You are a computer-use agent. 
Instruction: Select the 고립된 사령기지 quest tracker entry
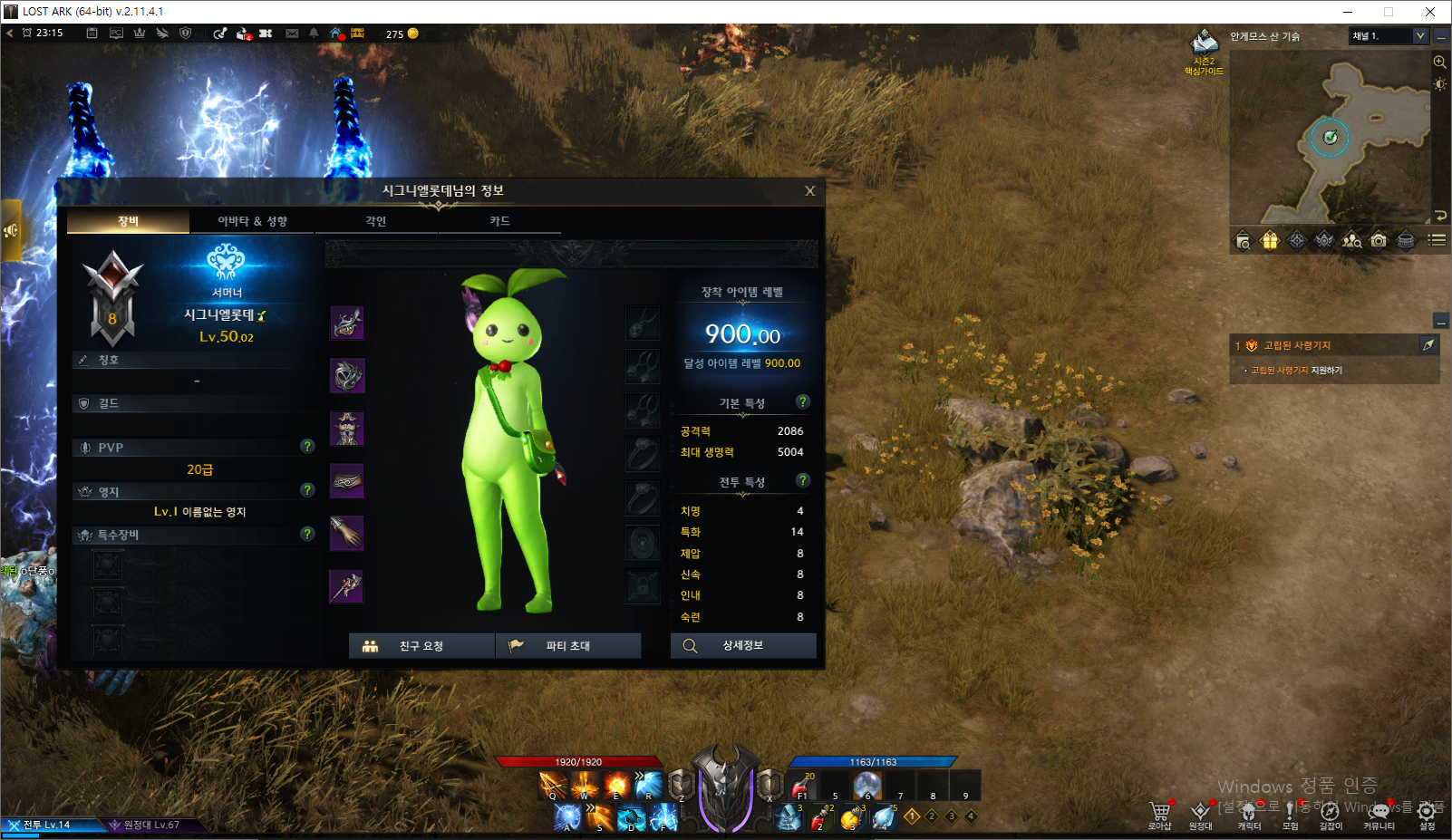[1297, 345]
